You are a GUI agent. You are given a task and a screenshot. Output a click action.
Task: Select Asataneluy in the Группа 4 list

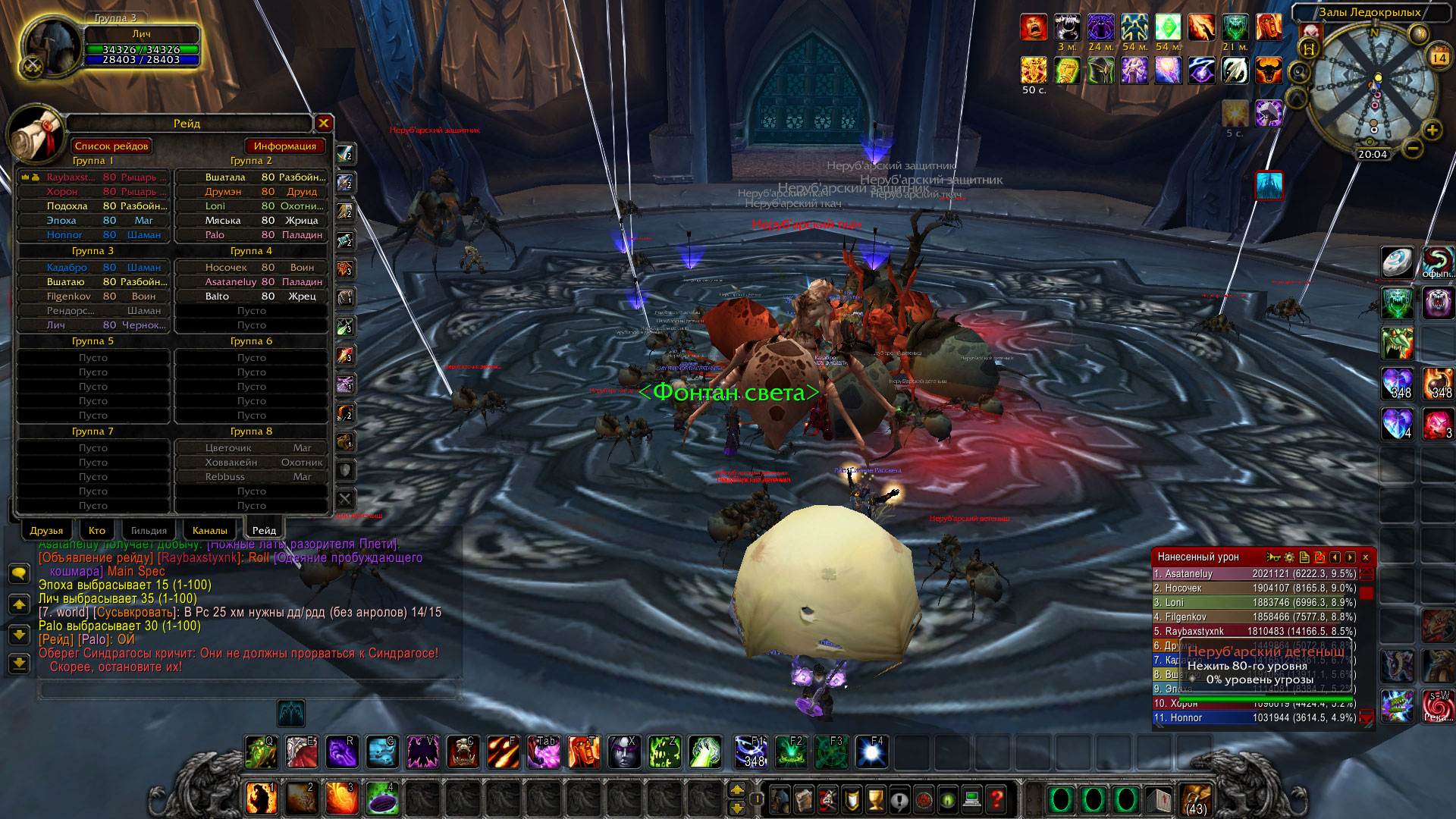[251, 282]
